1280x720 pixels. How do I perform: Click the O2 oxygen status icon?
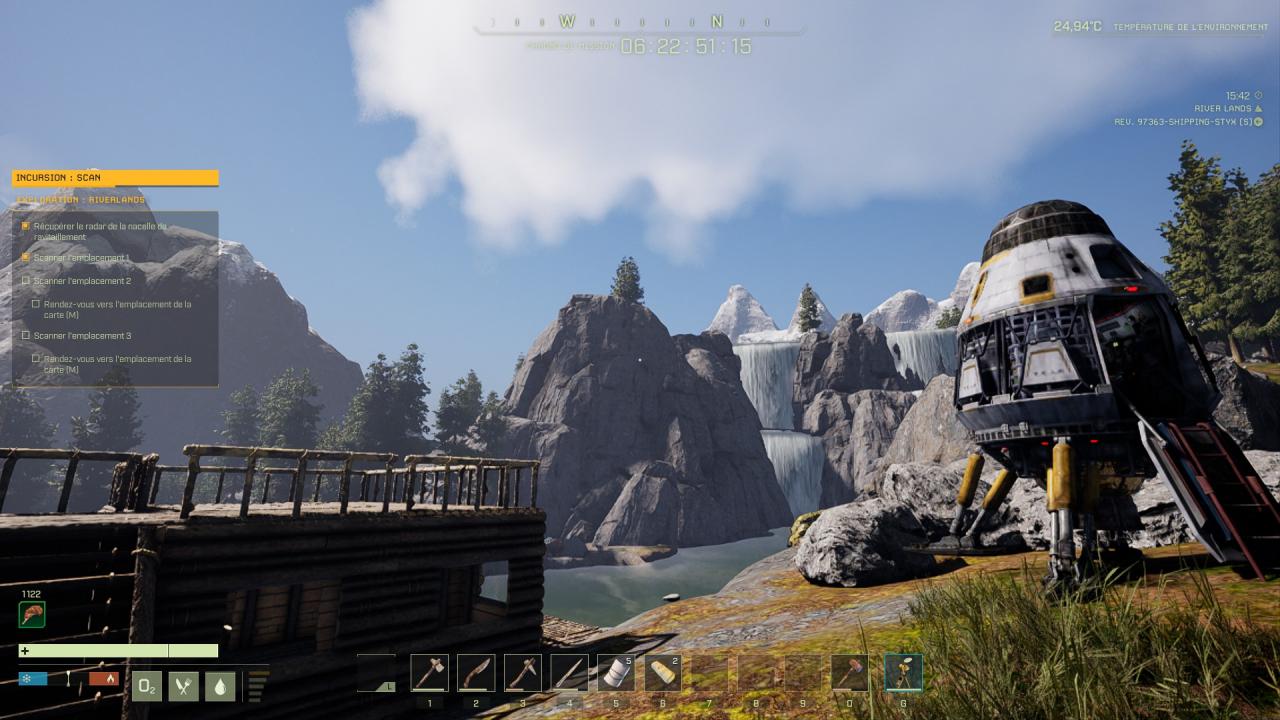147,686
